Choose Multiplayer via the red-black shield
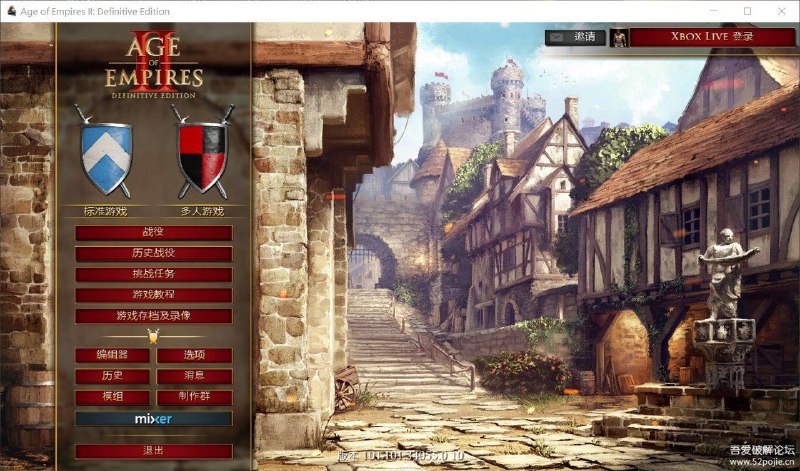Image resolution: width=800 pixels, height=471 pixels. click(201, 160)
